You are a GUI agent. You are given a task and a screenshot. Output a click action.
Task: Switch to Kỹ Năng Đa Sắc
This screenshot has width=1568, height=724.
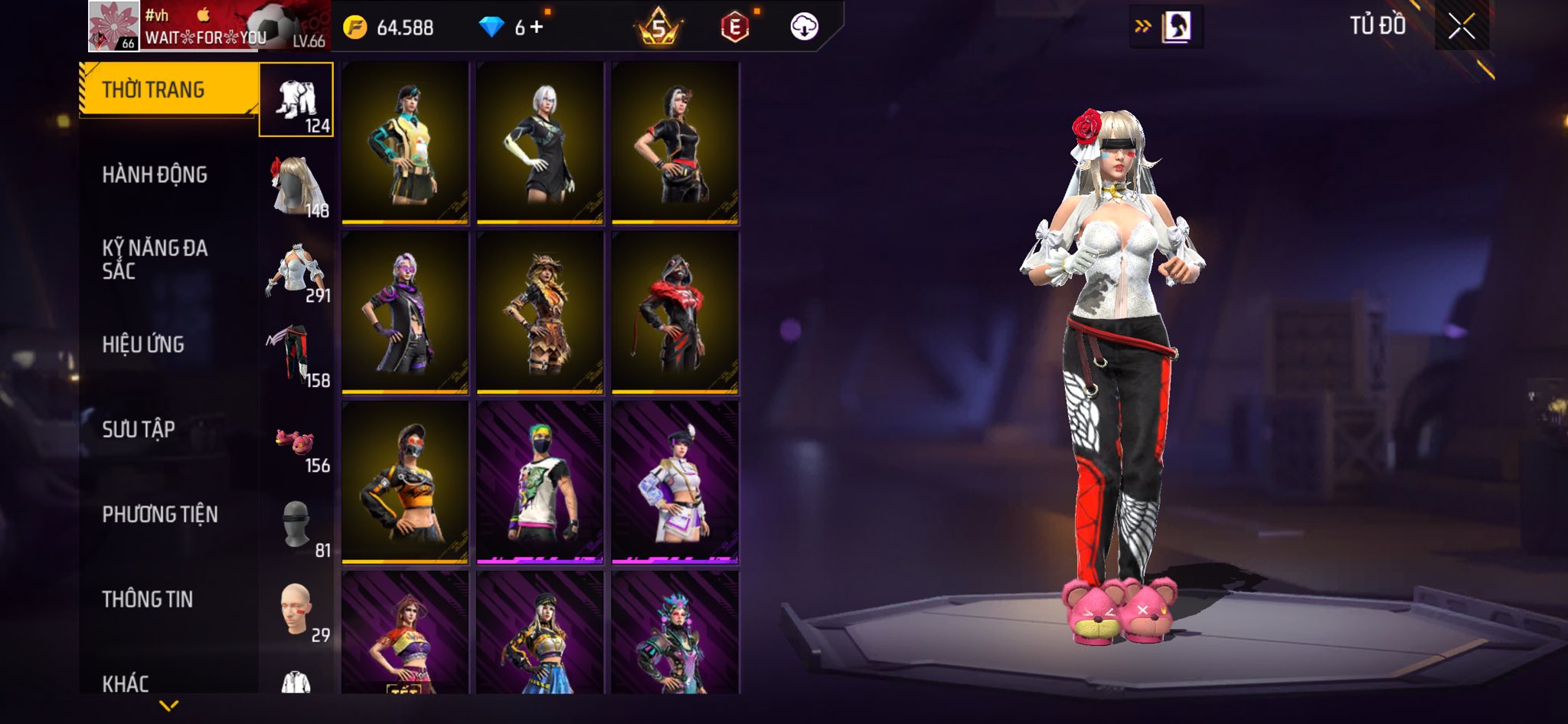tap(155, 259)
